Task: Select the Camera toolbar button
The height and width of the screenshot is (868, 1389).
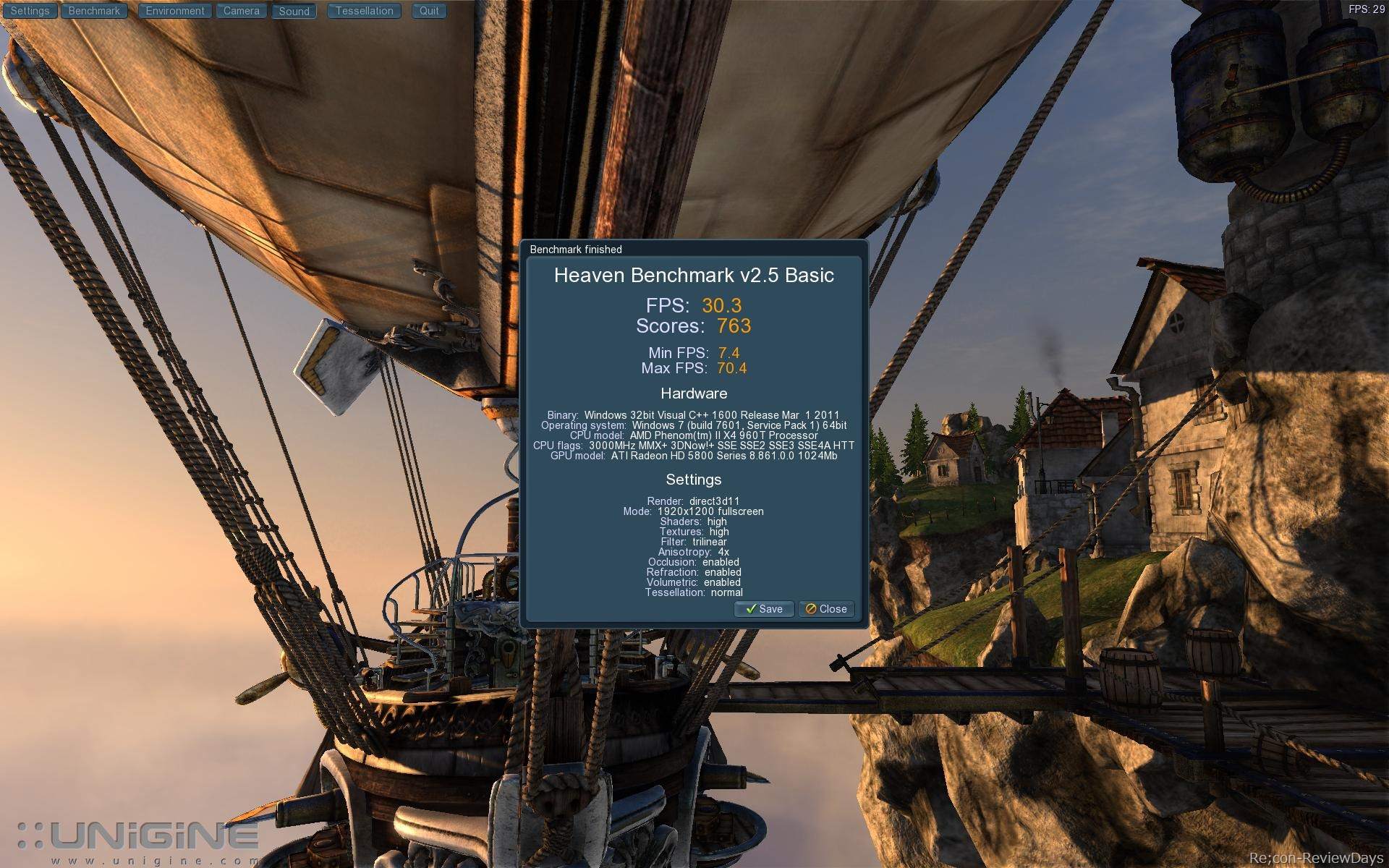Action: (x=241, y=11)
